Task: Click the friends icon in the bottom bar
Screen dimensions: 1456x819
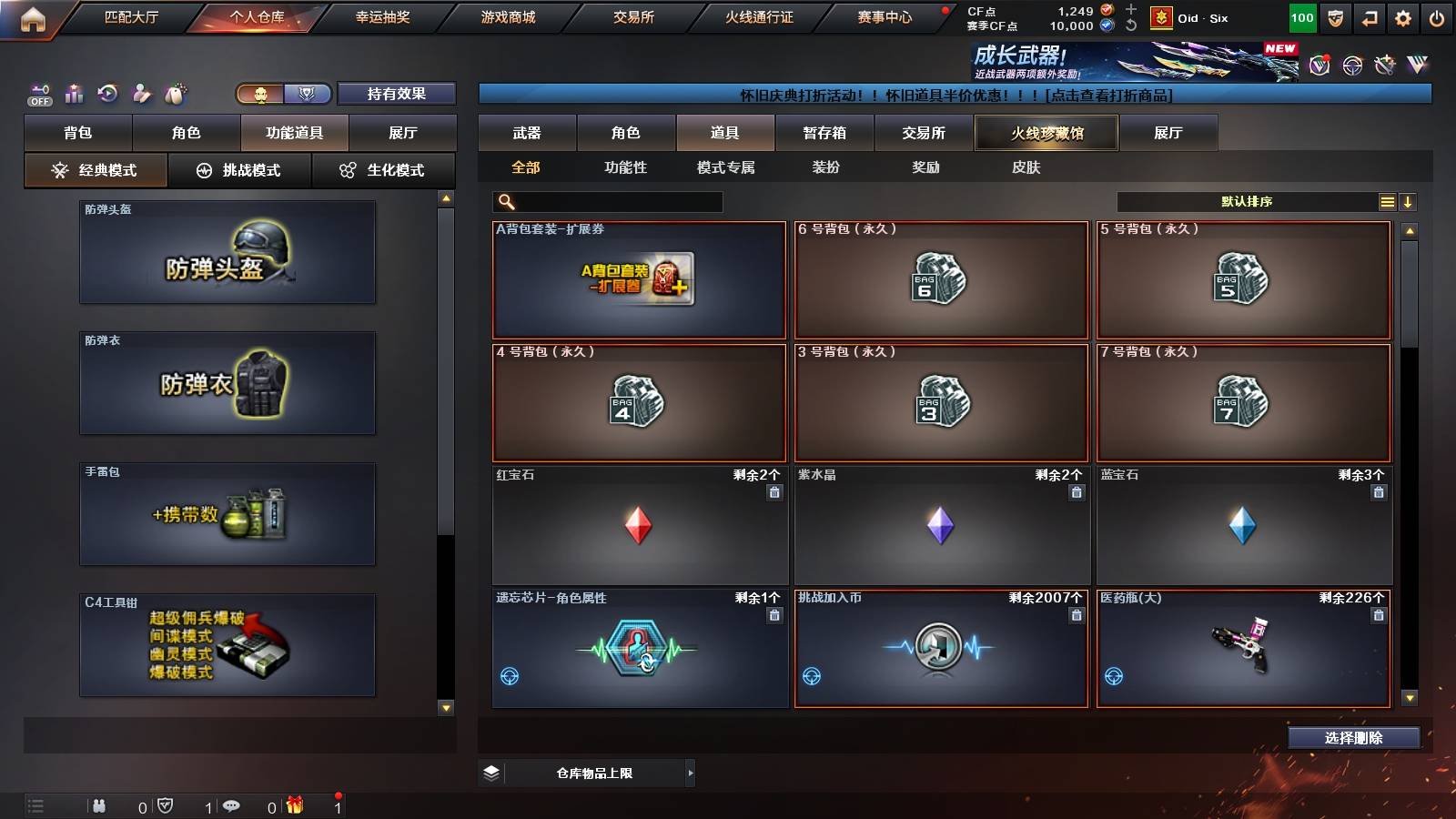Action: (100, 804)
